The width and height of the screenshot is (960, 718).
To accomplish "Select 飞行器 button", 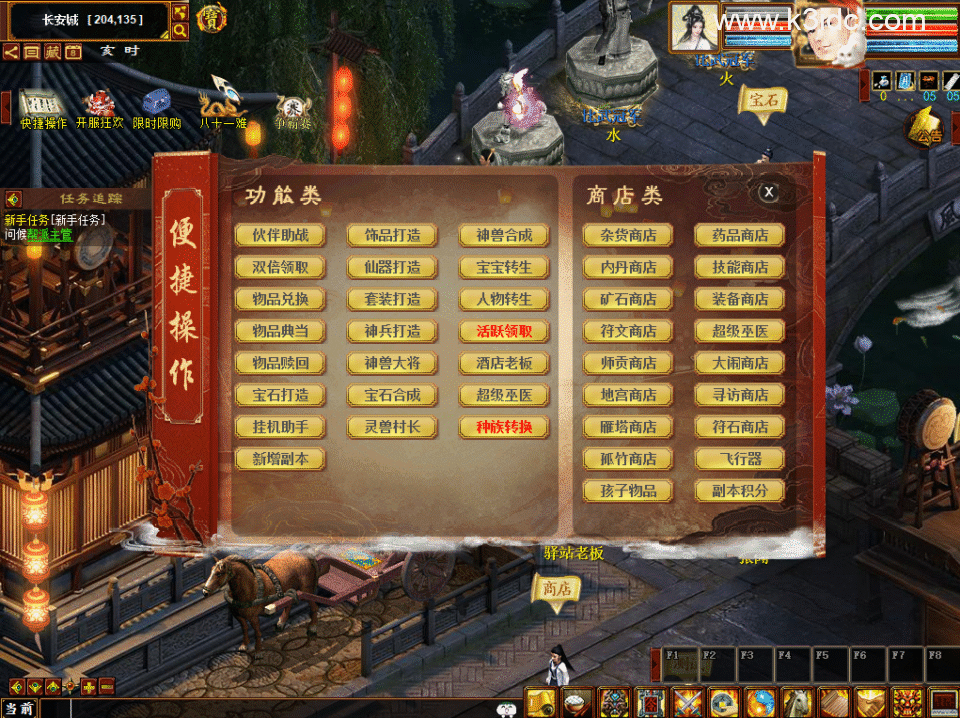I will point(740,459).
